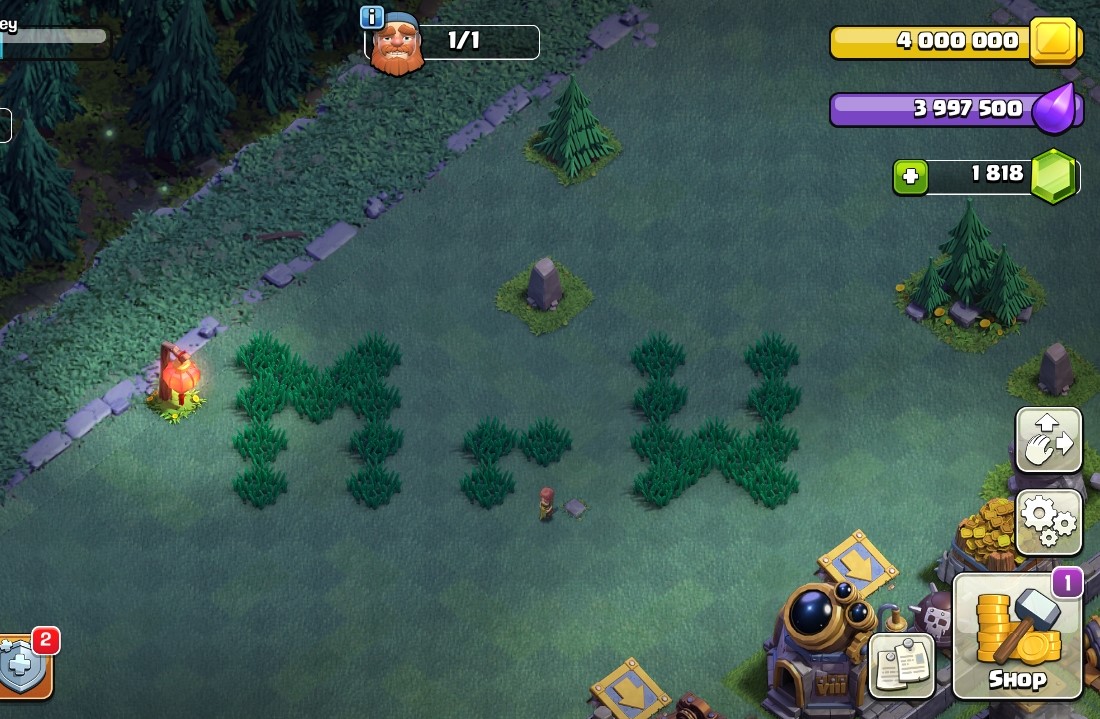Open the Shop menu

[x=1017, y=636]
